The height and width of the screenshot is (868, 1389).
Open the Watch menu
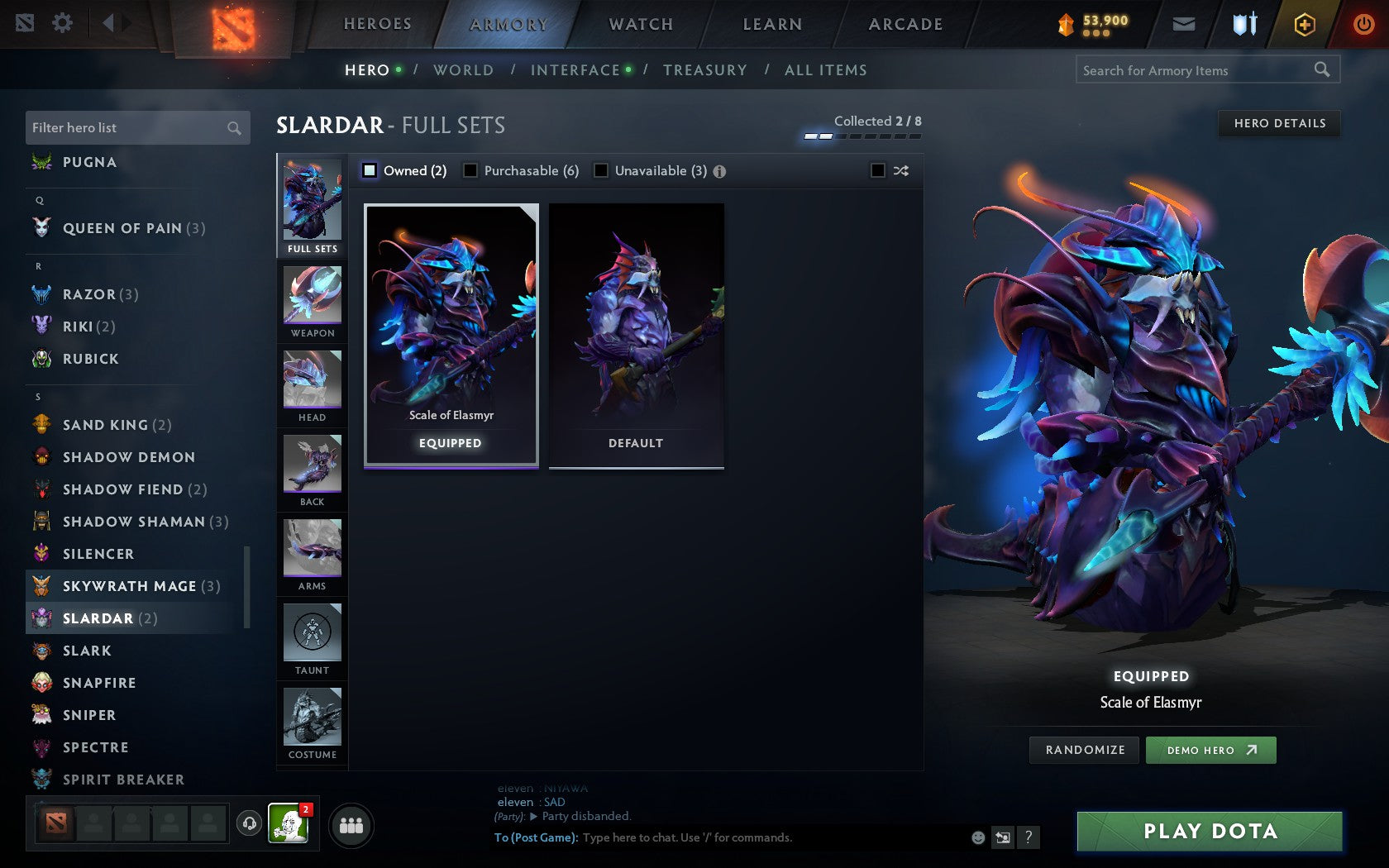click(x=641, y=24)
